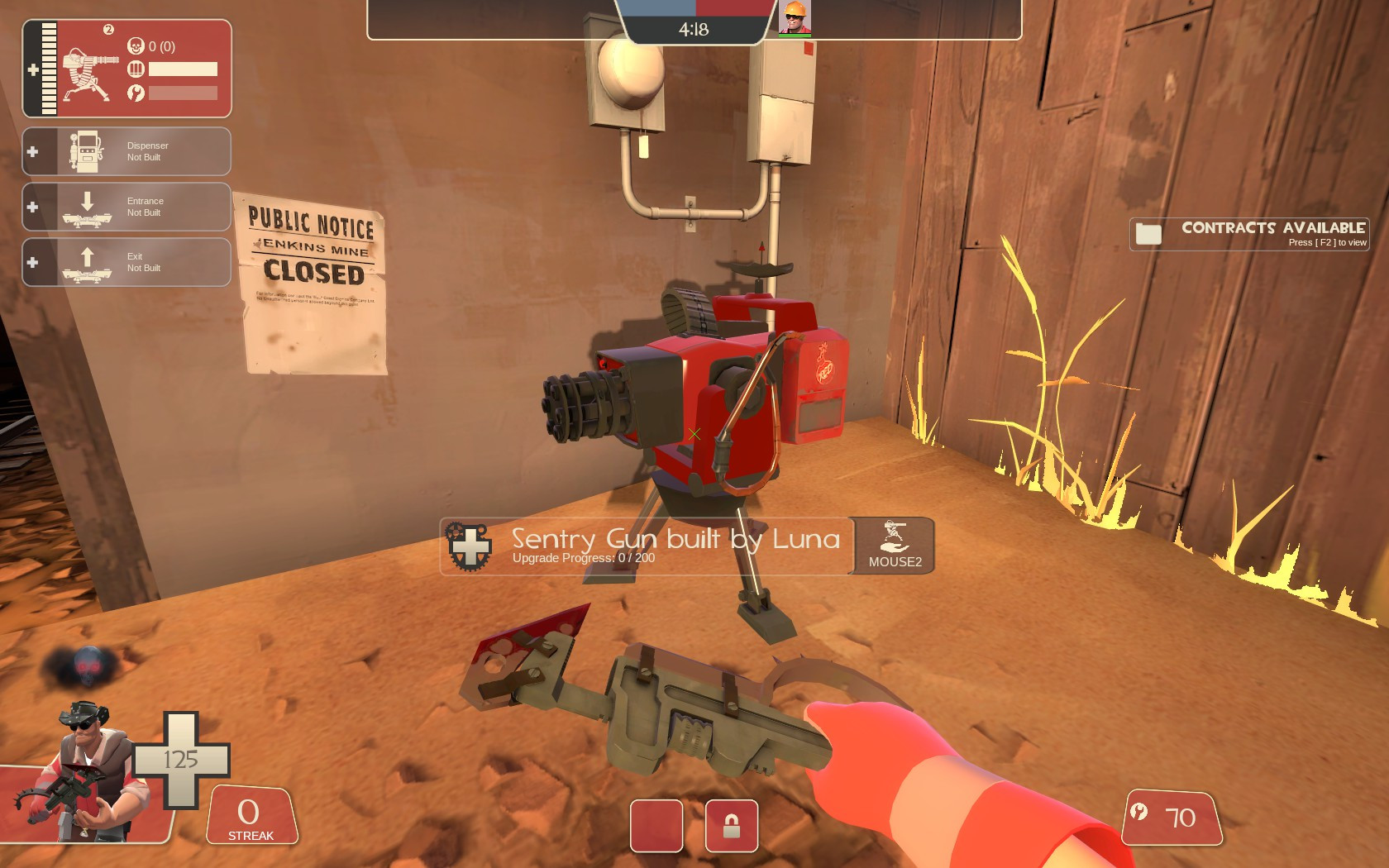Expand the Entrance slot with its plus control
The width and height of the screenshot is (1389, 868).
tap(33, 206)
